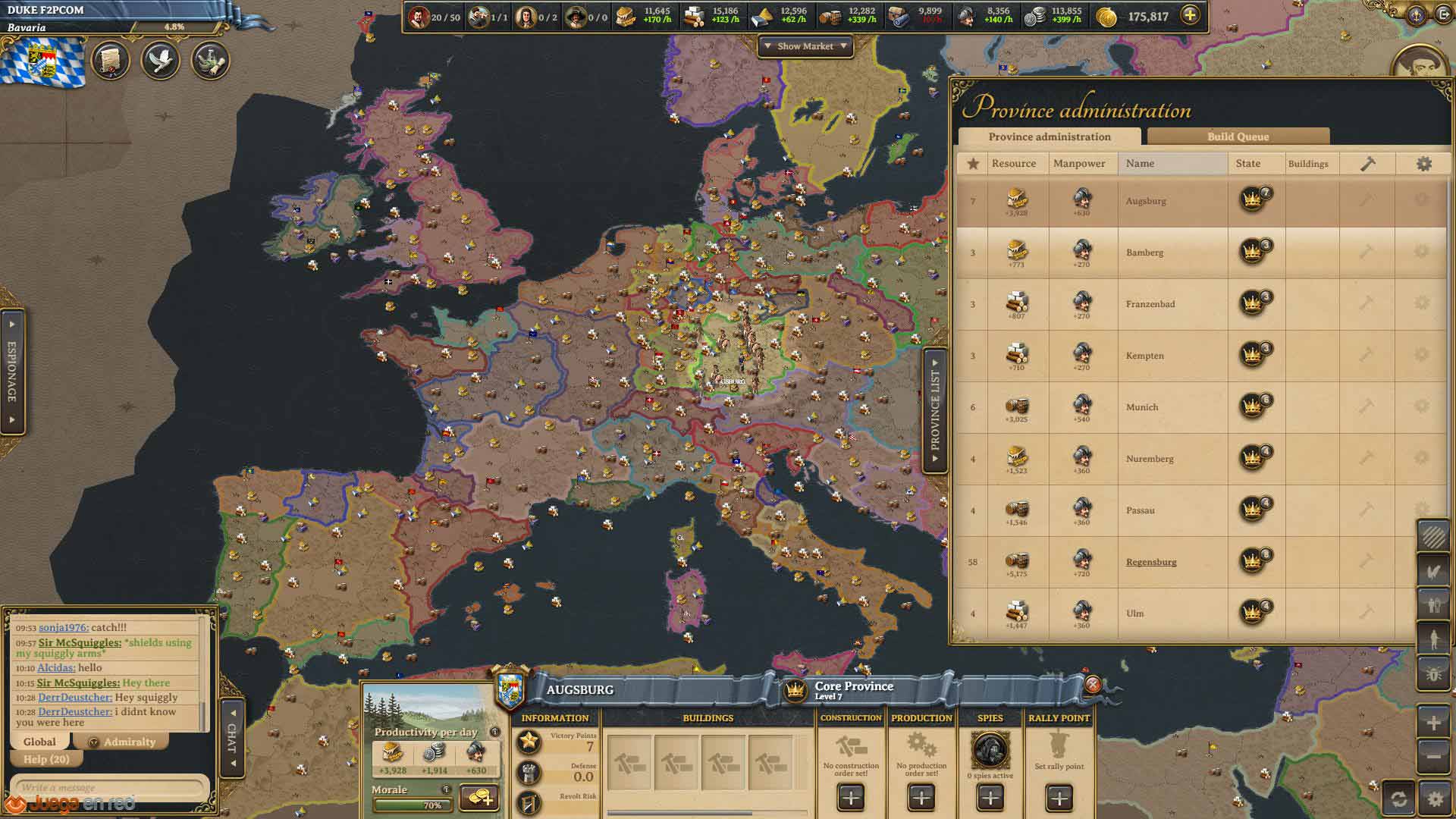Open the Help chat tab
The width and height of the screenshot is (1456, 819).
click(46, 759)
